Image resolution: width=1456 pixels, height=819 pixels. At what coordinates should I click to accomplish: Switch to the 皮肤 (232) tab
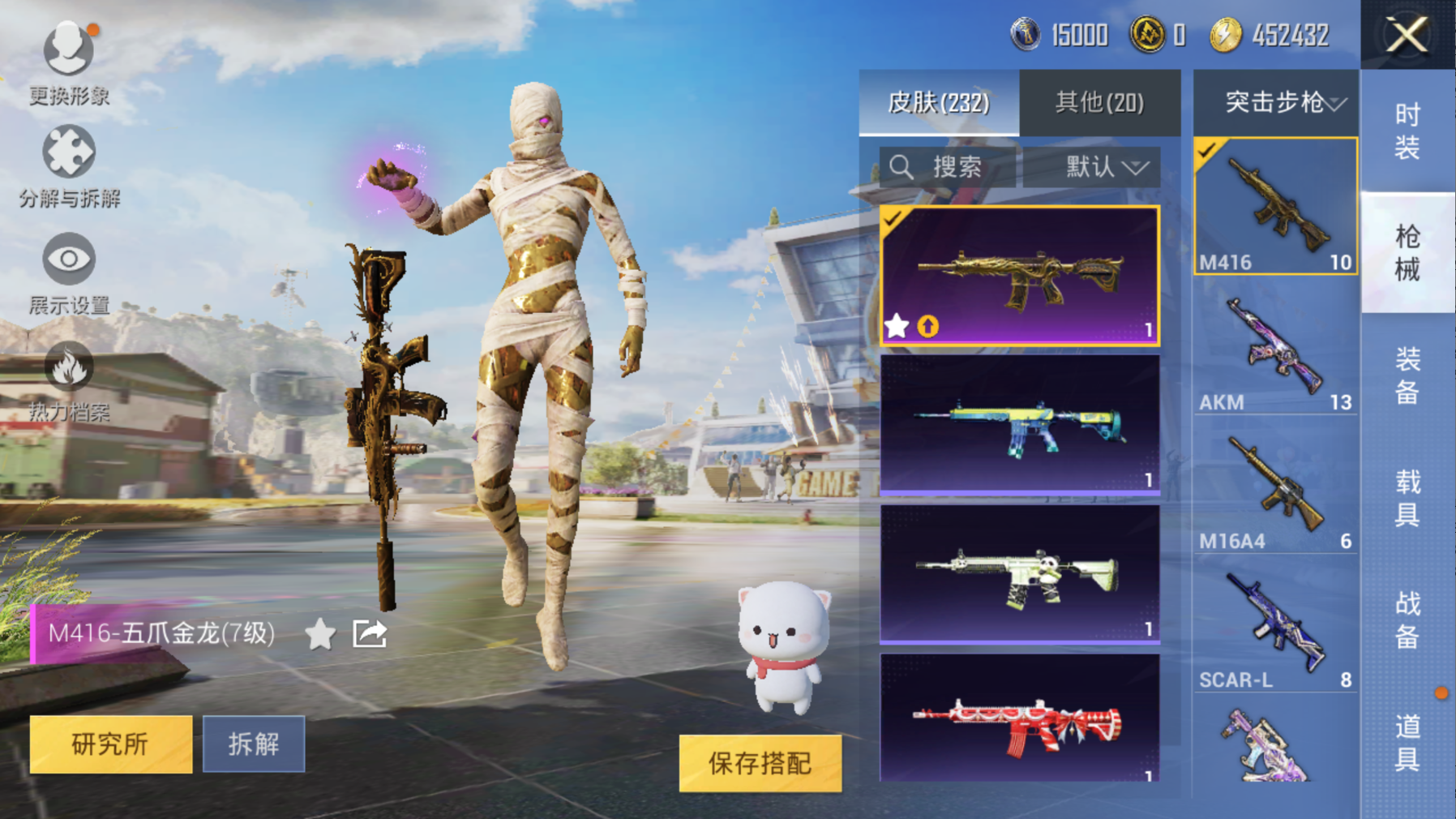click(x=939, y=103)
